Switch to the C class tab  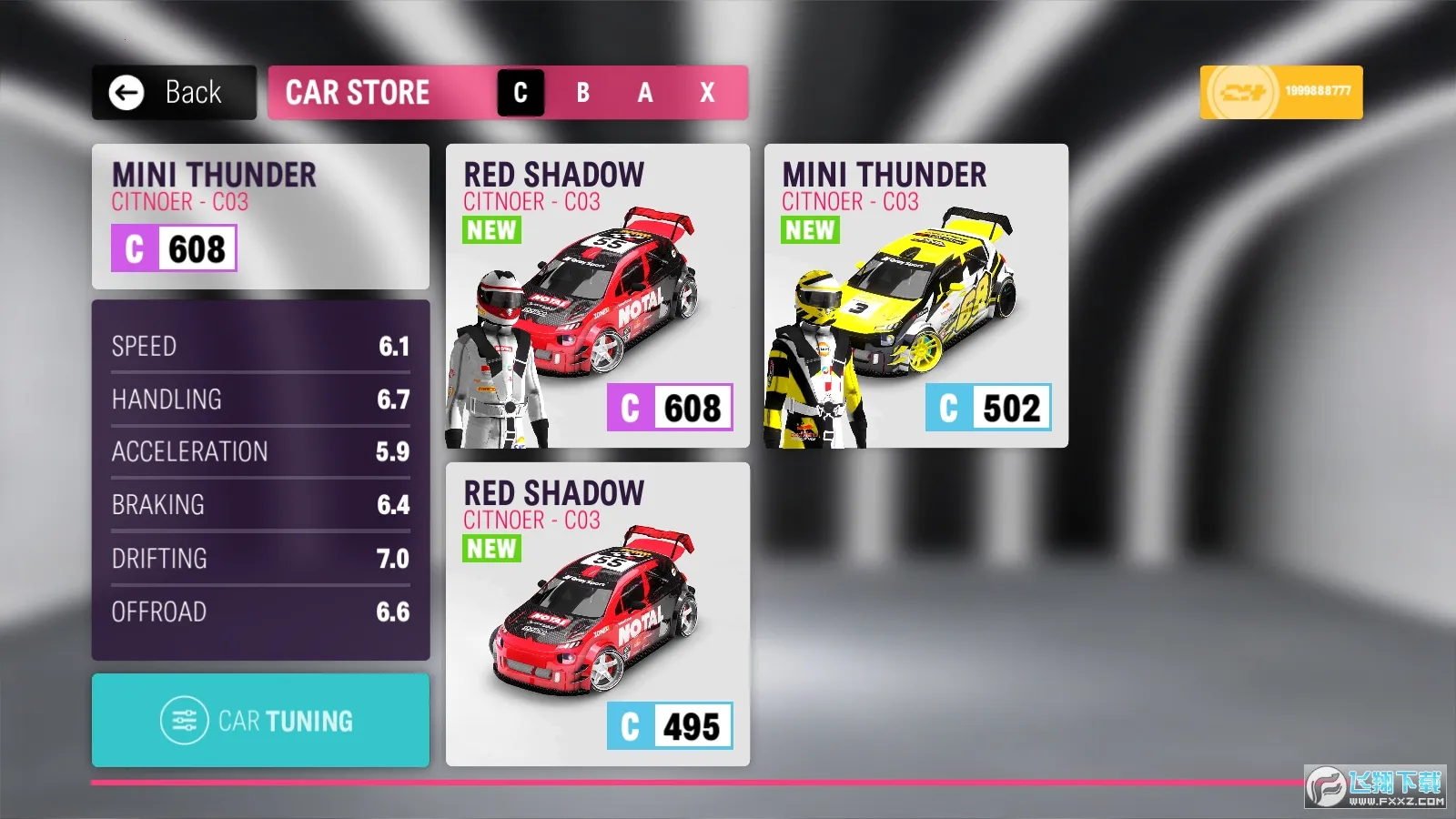pos(521,93)
